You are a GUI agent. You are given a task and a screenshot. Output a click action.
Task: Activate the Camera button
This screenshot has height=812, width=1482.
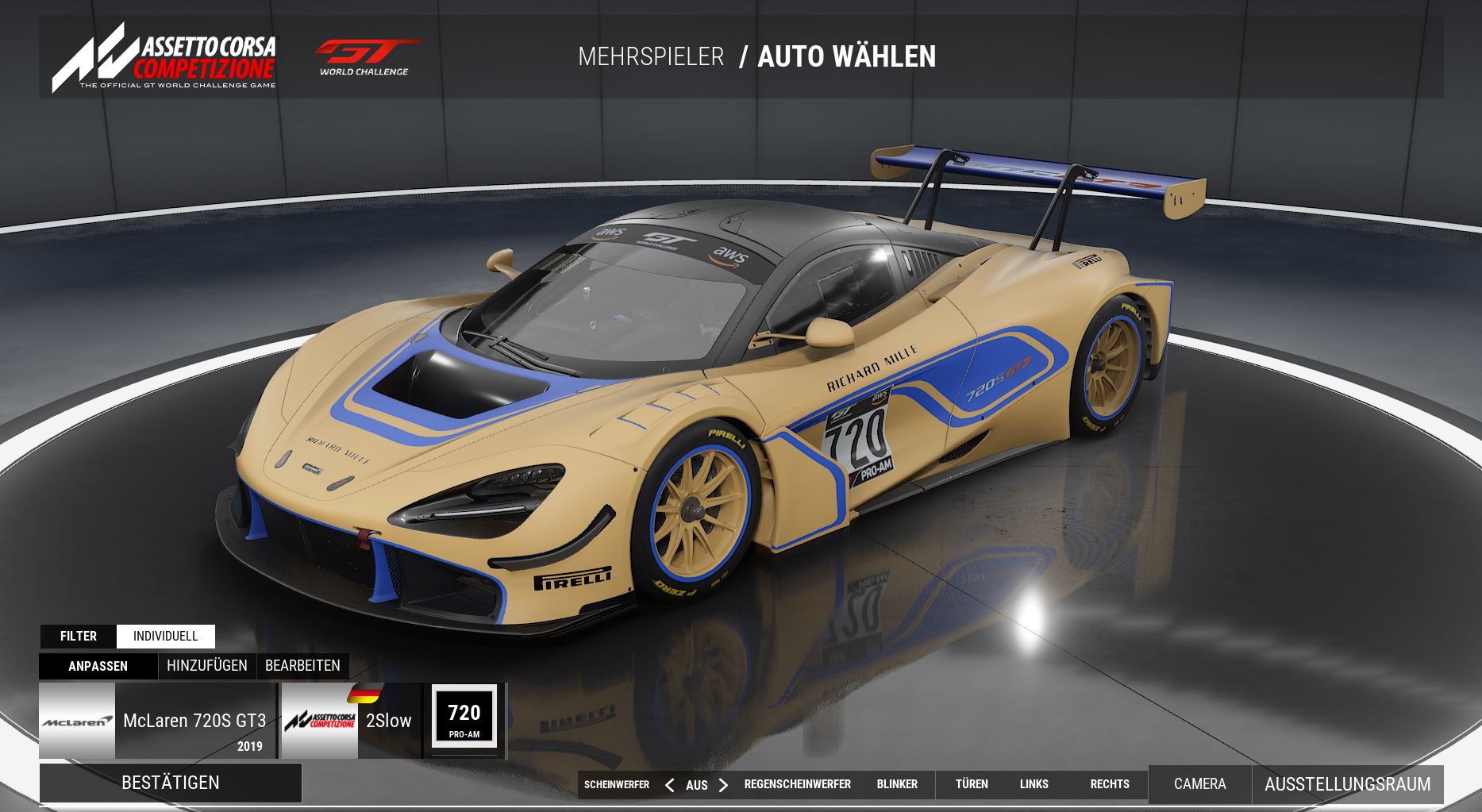click(x=1199, y=784)
